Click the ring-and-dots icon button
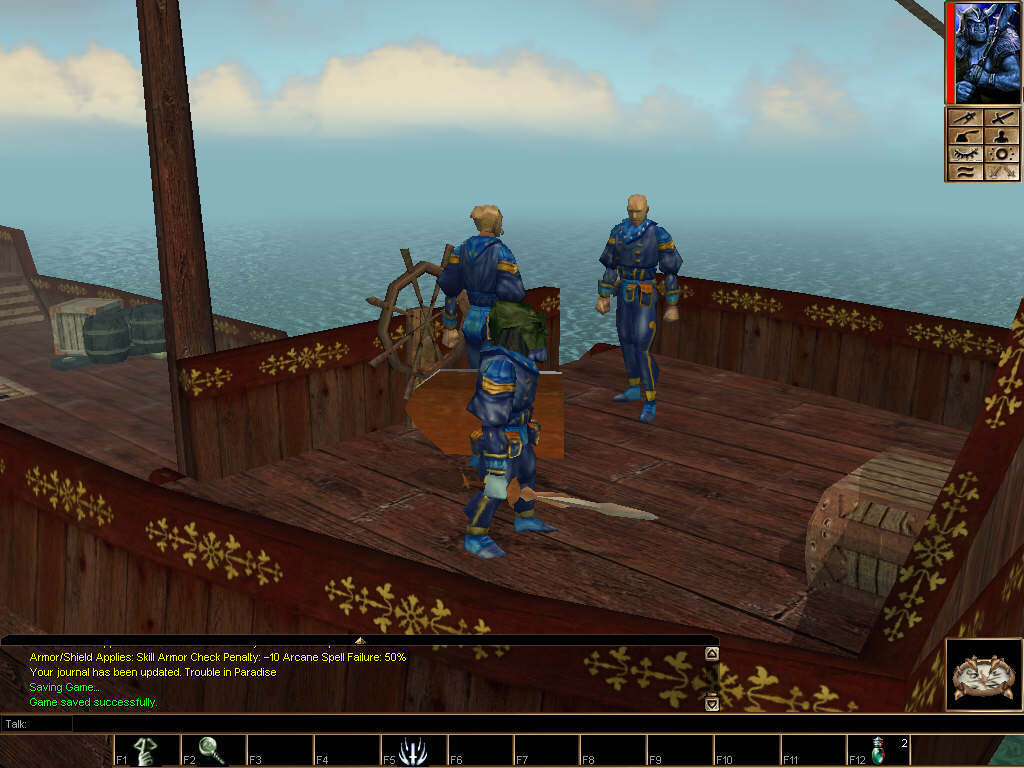The height and width of the screenshot is (768, 1024). (x=1001, y=154)
